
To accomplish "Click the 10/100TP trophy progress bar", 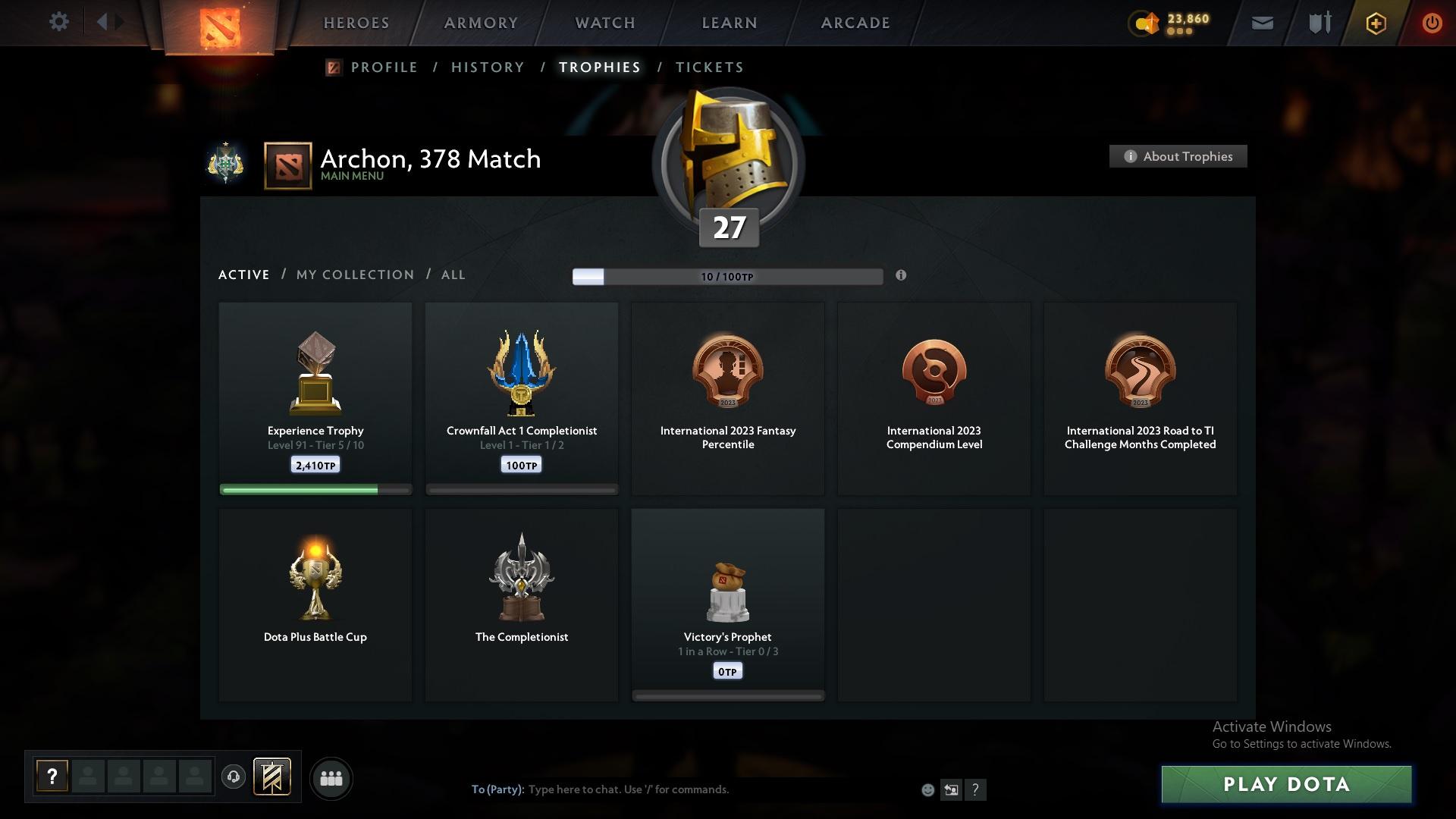I will (727, 277).
